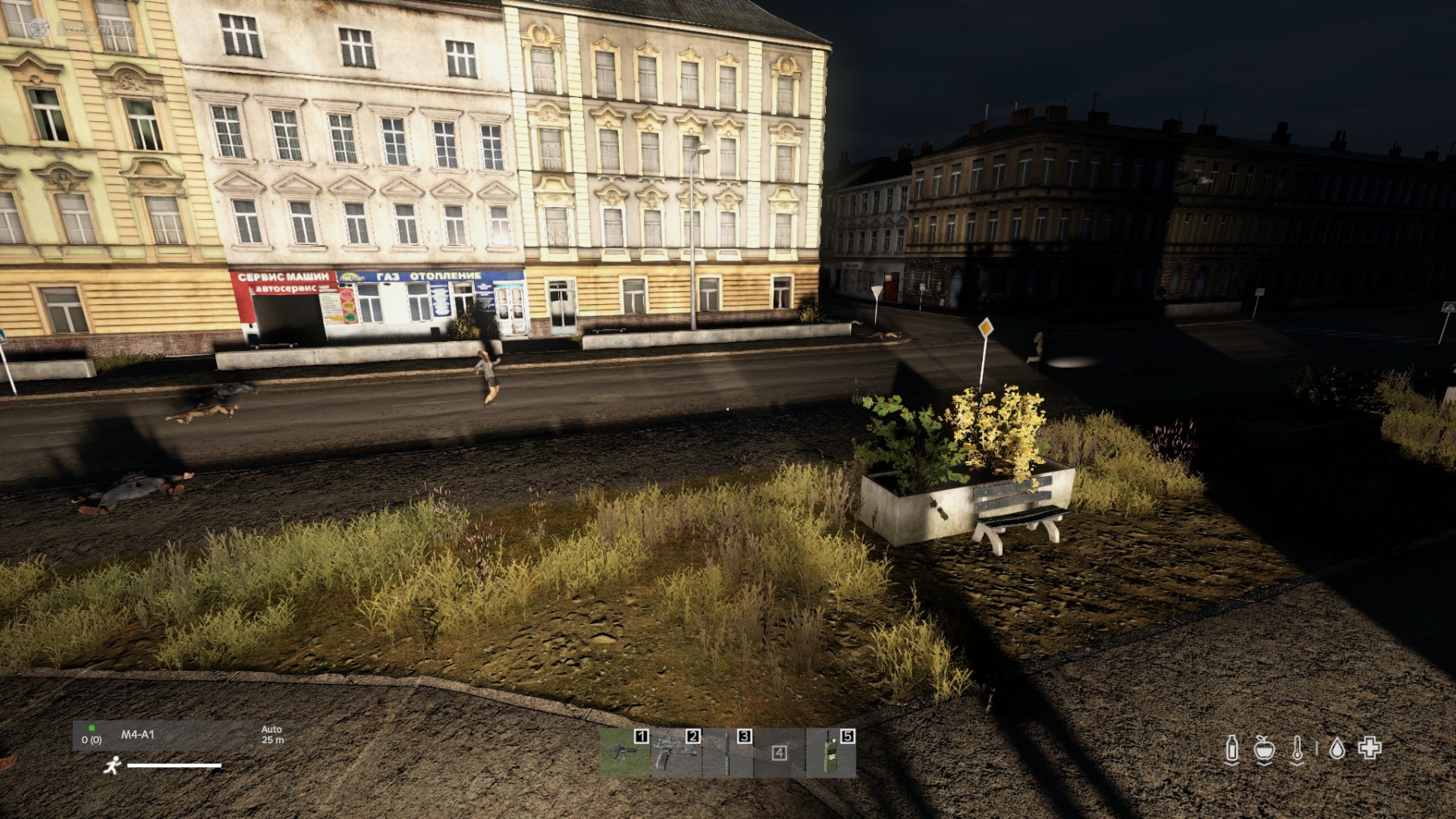Image resolution: width=1456 pixels, height=819 pixels.
Task: Select the green radio in hotbar slot 5
Action: (831, 753)
